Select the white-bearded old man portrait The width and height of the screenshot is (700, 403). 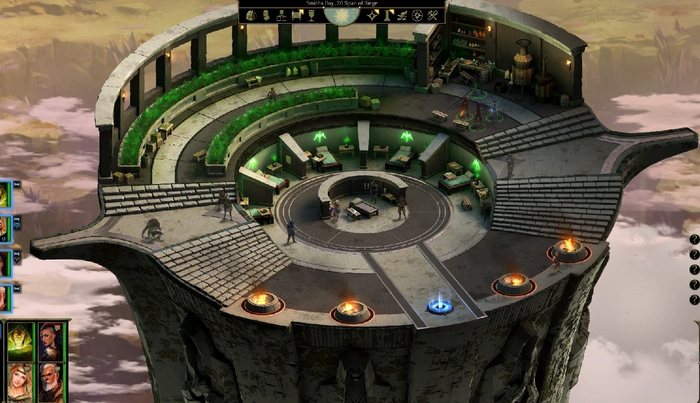50,380
